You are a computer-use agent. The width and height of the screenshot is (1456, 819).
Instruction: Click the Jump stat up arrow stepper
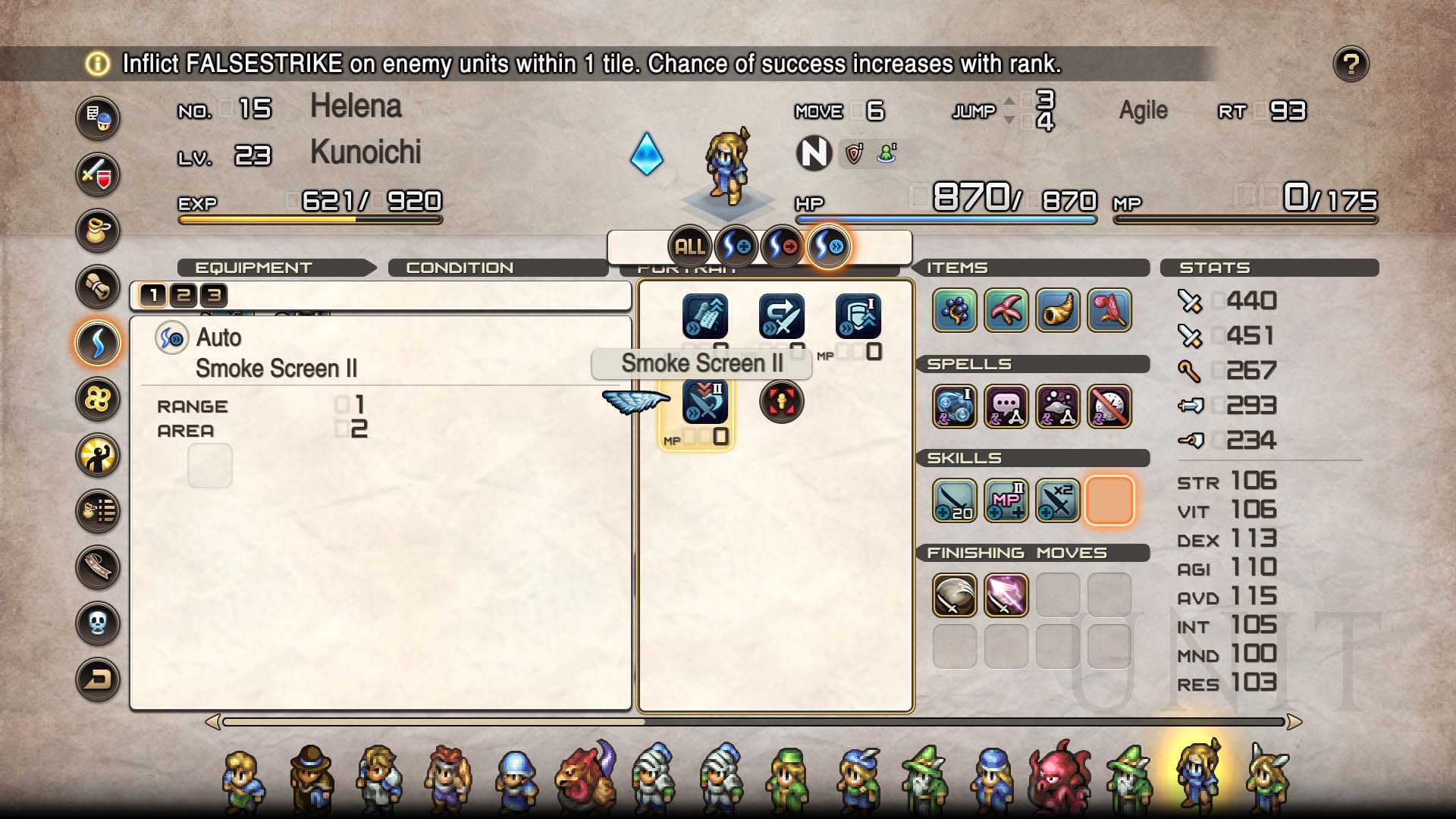(1009, 100)
